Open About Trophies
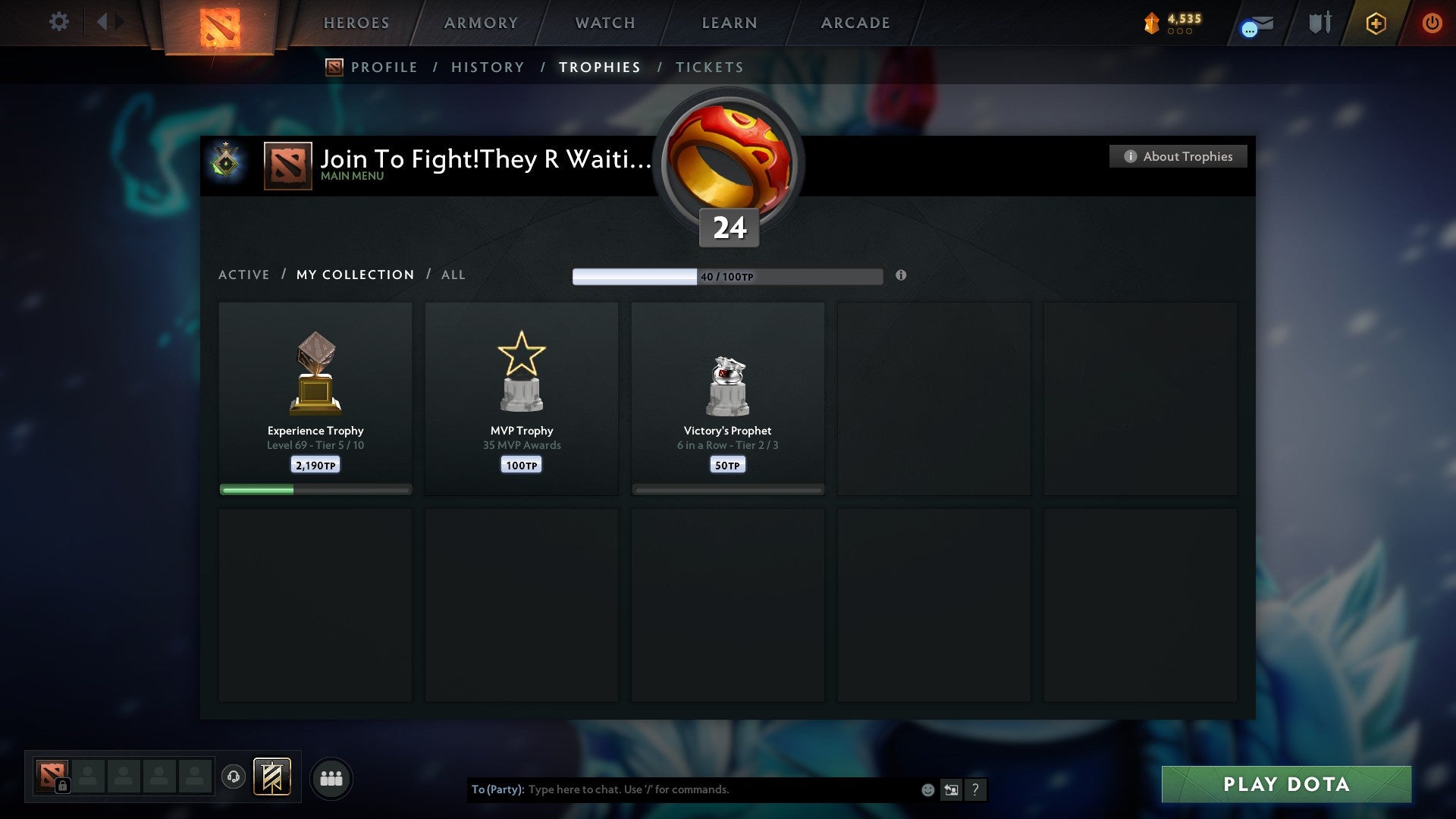Screen dimensions: 1456x819 point(1178,156)
